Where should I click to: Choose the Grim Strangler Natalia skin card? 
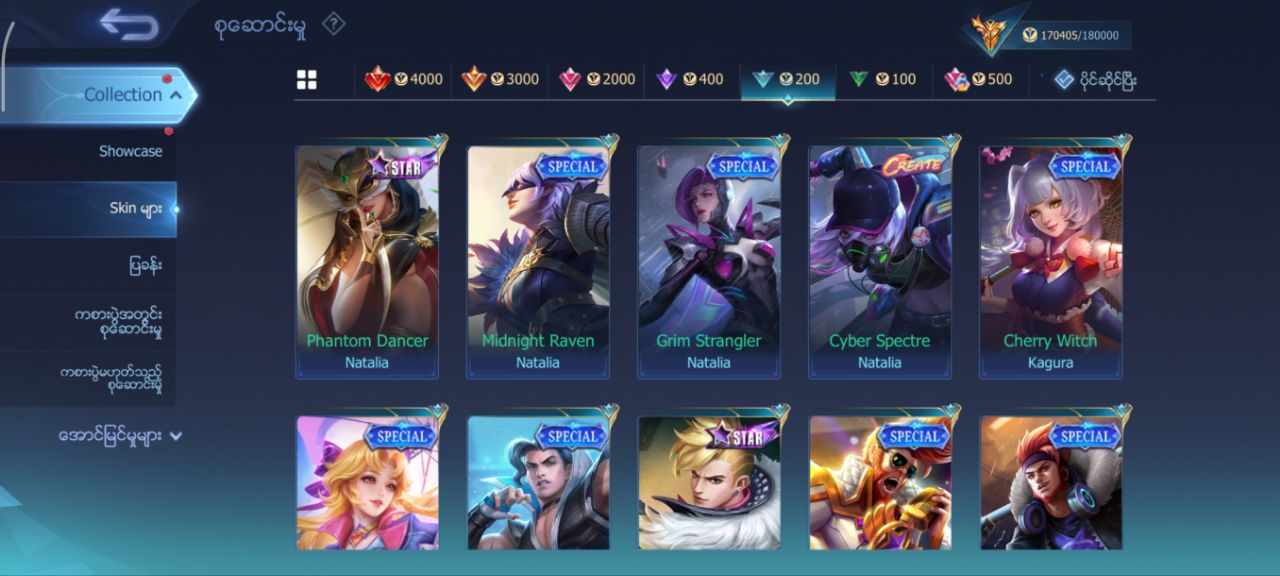[x=709, y=260]
